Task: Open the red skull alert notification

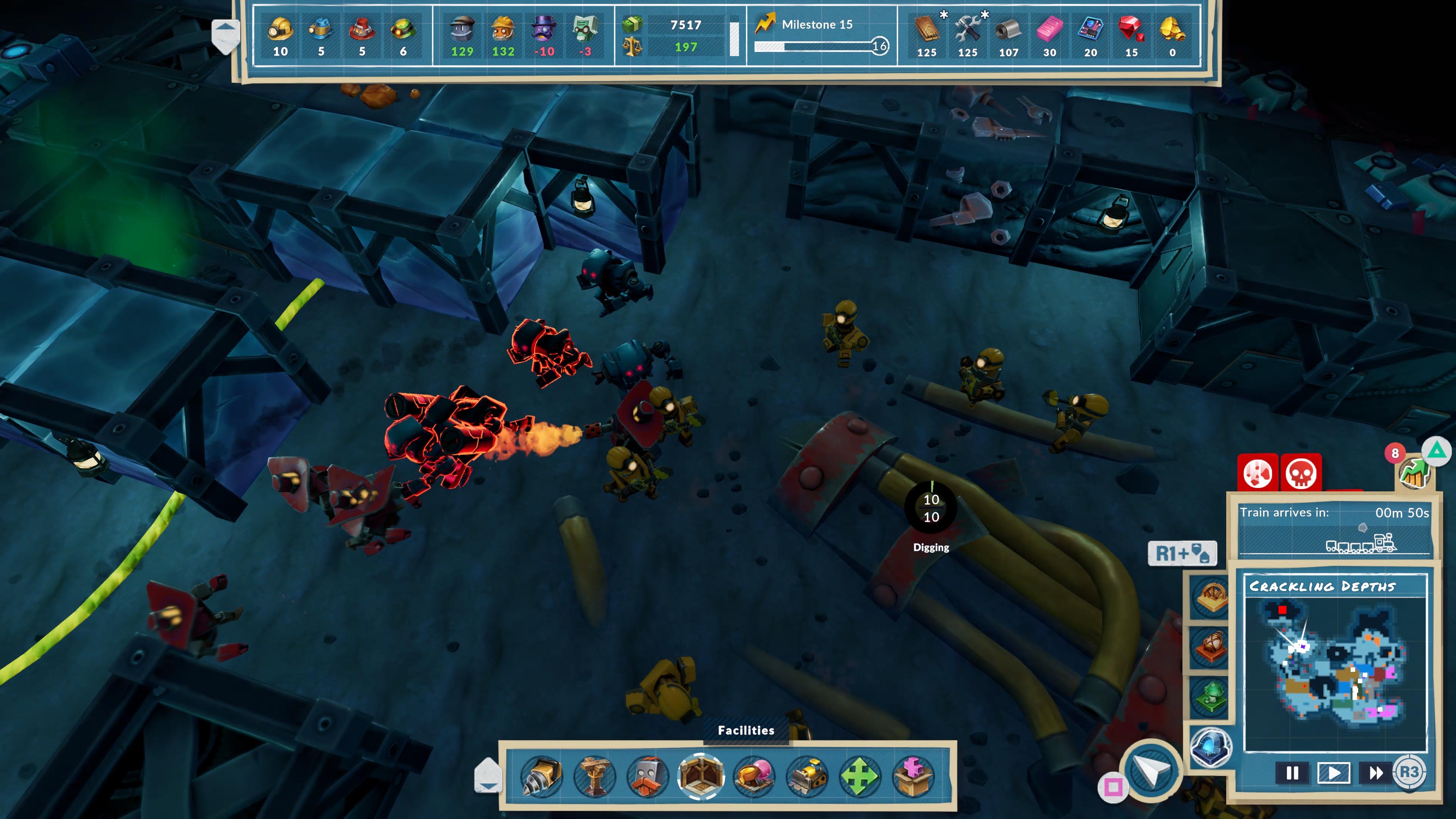Action: coord(1301,473)
